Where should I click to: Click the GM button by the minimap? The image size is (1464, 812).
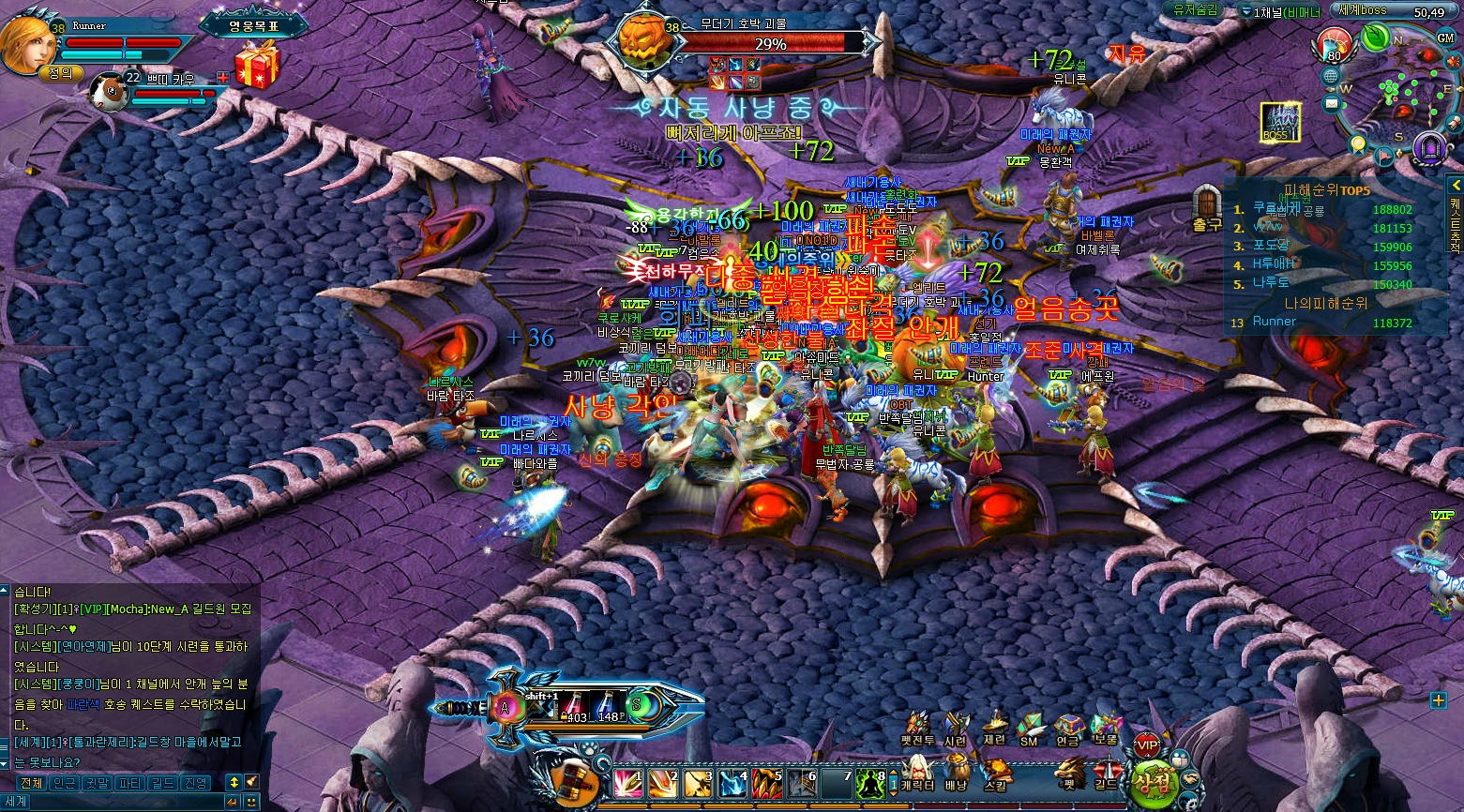(x=1445, y=38)
